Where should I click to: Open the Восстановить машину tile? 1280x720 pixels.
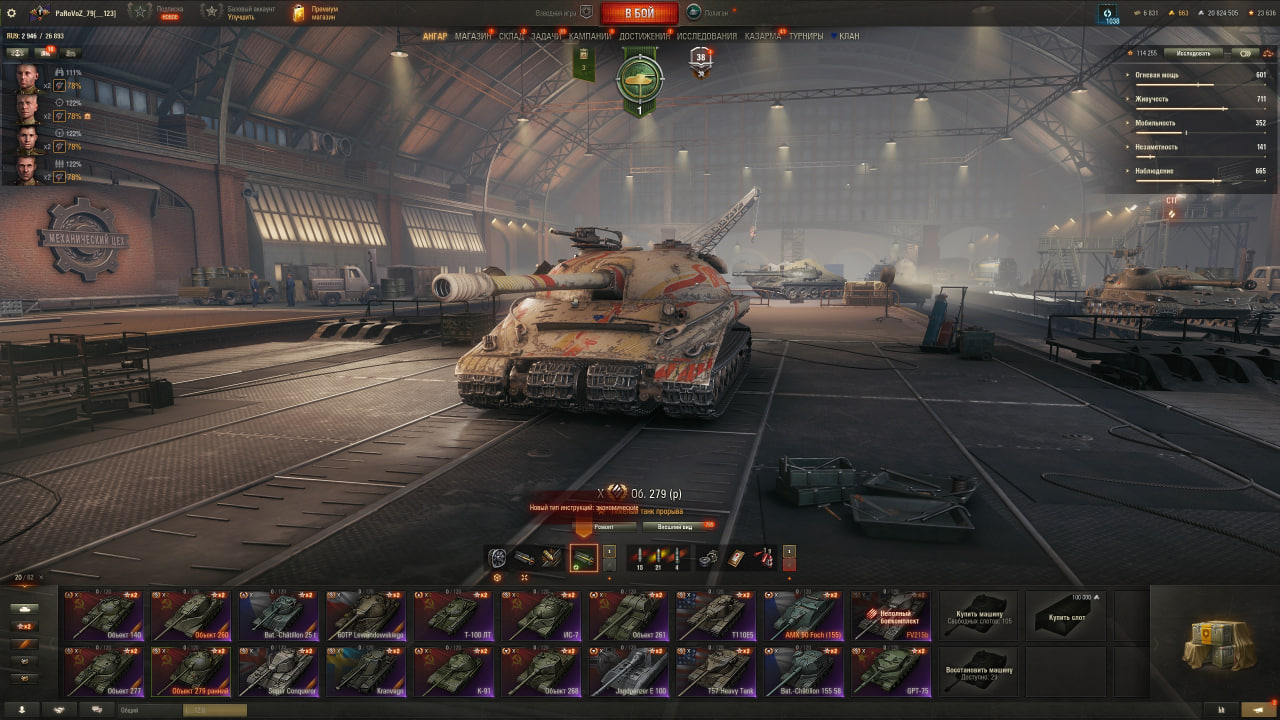click(978, 671)
